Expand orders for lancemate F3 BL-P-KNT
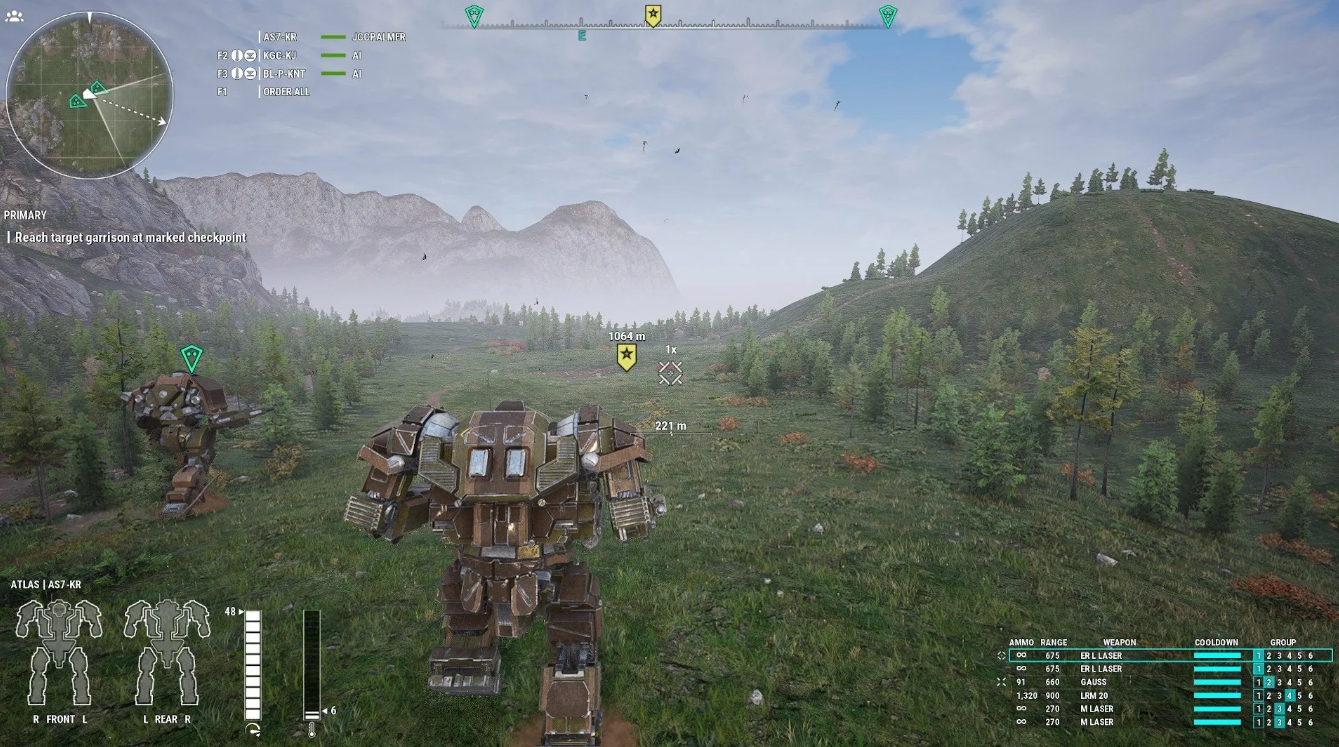The height and width of the screenshot is (747, 1339). coord(222,73)
